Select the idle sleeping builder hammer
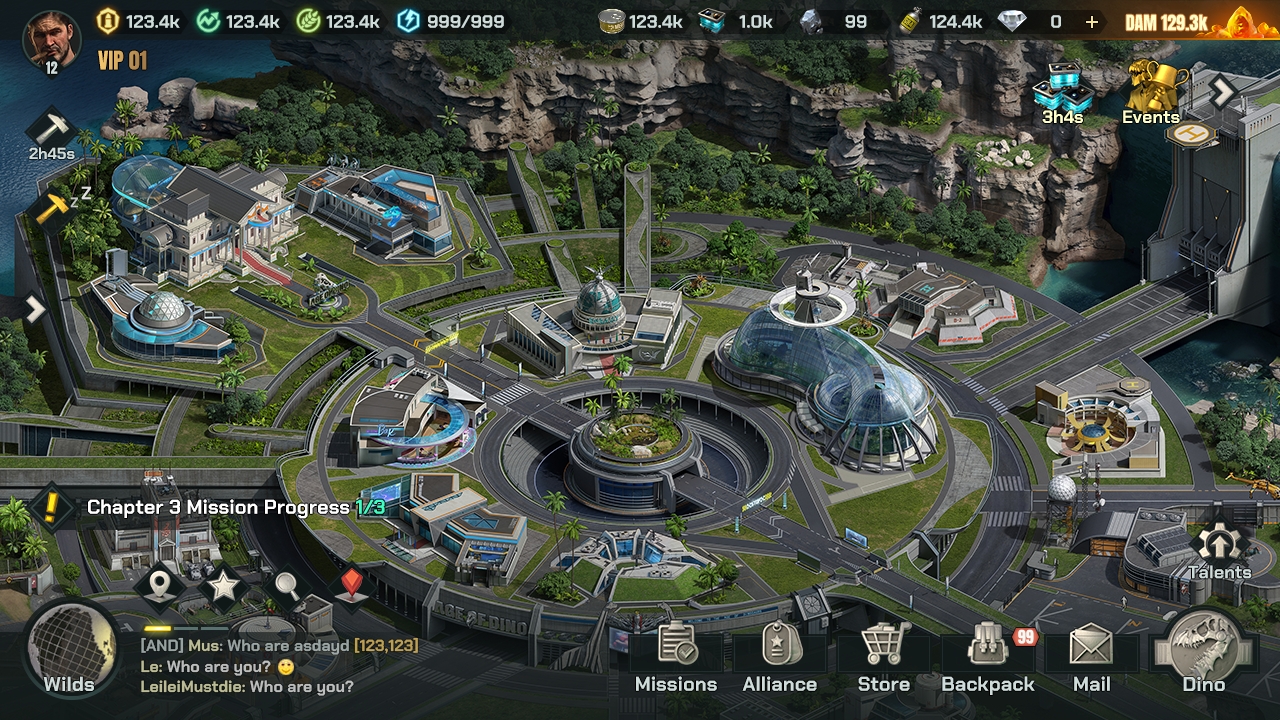Screen dimensions: 1280x720 (x=52, y=209)
